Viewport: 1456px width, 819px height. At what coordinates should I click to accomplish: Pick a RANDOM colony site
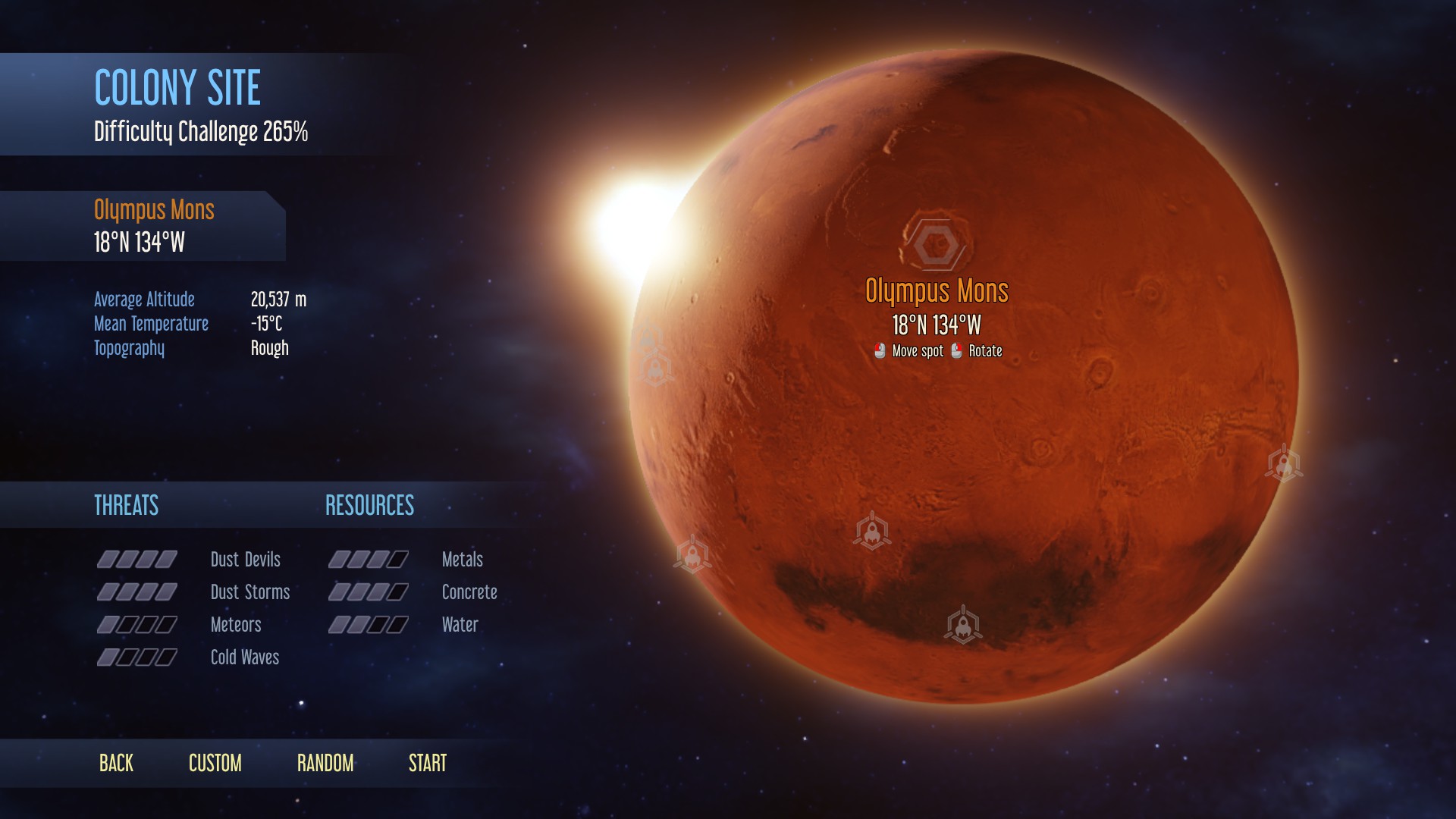click(x=325, y=763)
